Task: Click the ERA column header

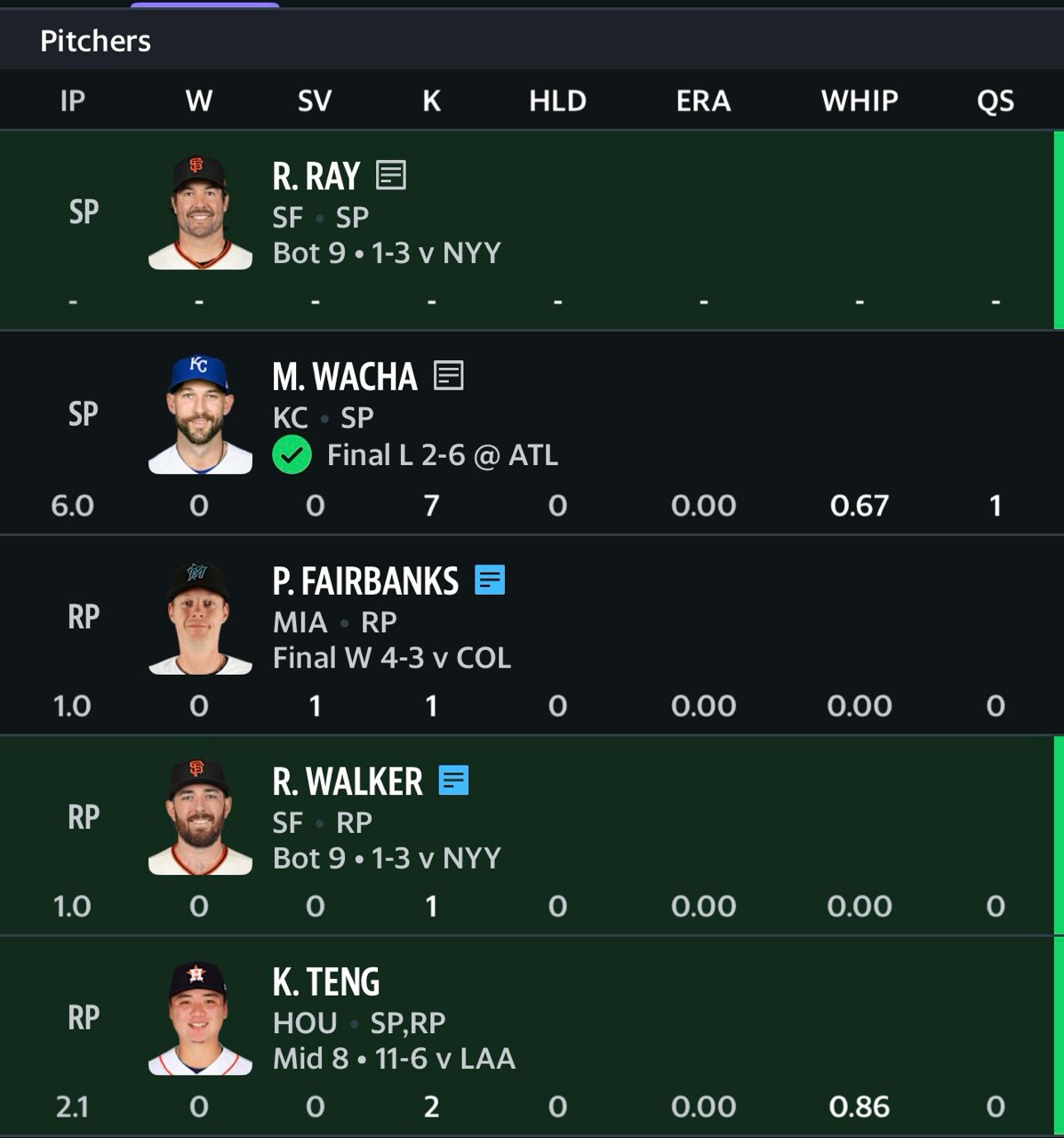Action: point(703,100)
